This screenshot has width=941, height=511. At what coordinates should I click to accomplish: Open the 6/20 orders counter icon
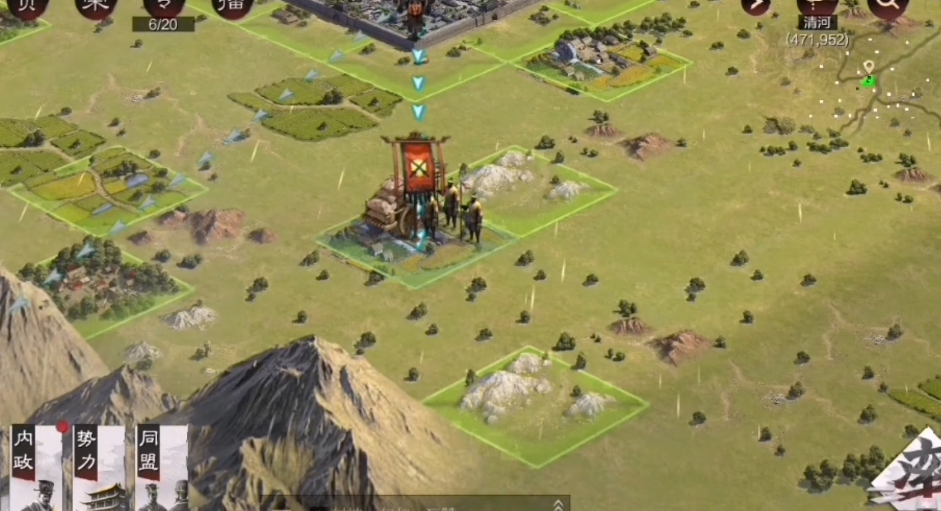click(x=163, y=12)
